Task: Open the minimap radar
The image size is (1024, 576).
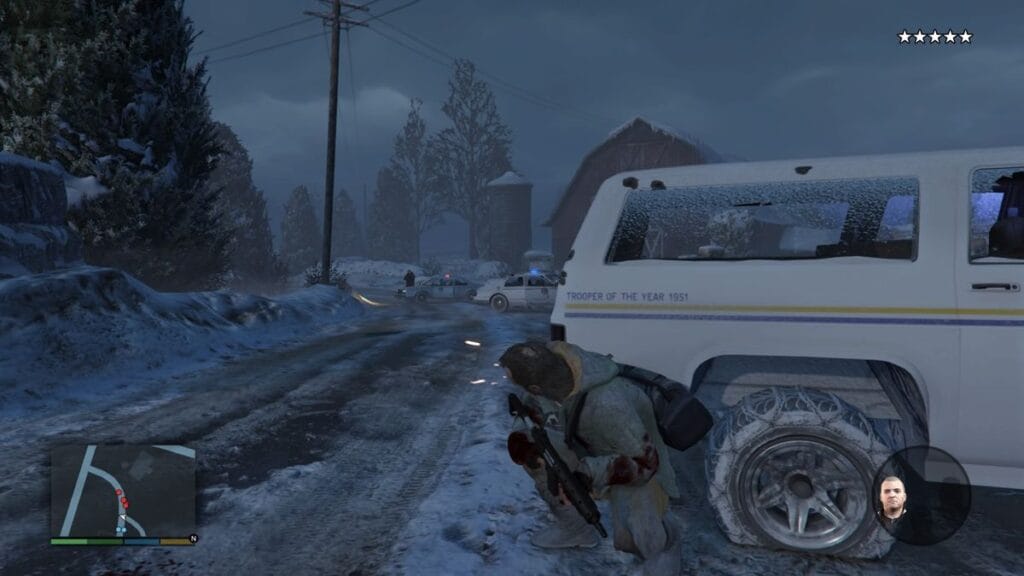Action: point(122,490)
